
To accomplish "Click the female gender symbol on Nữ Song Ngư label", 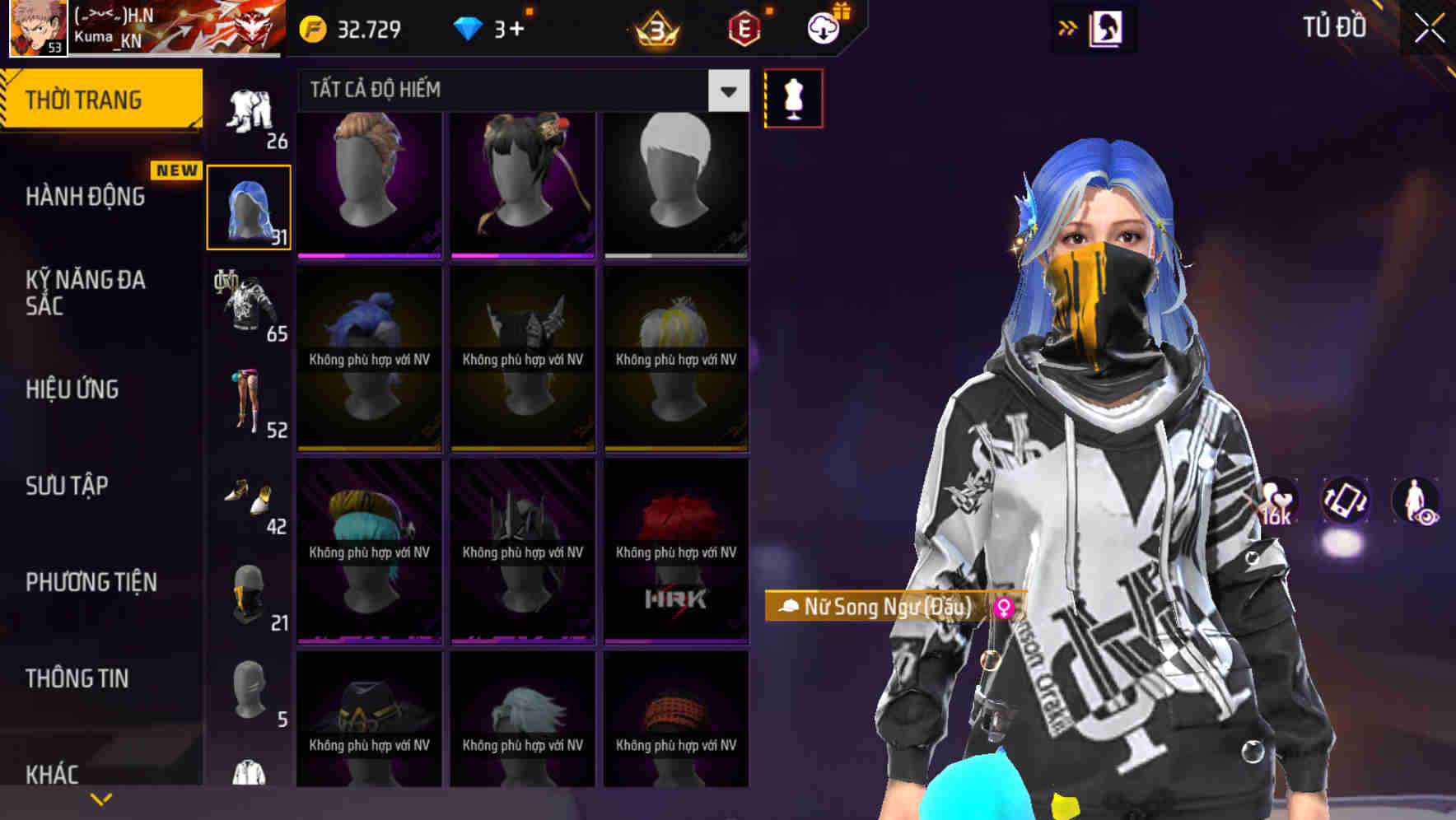I will tap(1004, 608).
